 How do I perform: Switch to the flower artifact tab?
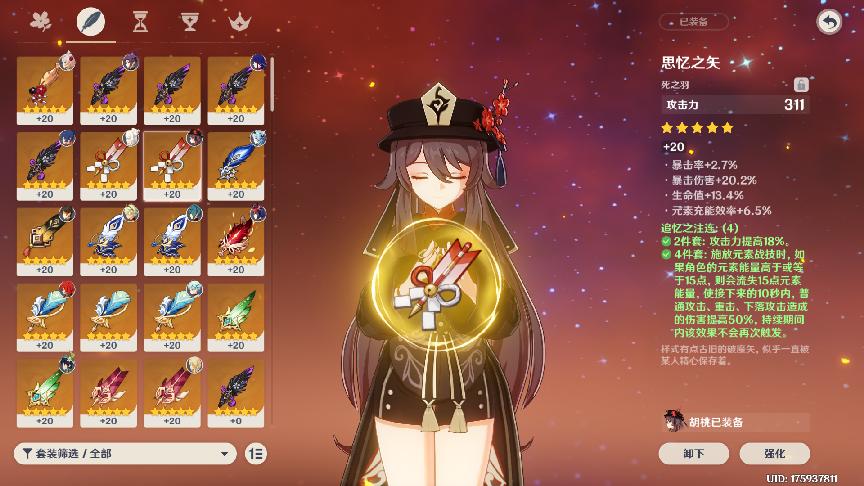click(42, 22)
